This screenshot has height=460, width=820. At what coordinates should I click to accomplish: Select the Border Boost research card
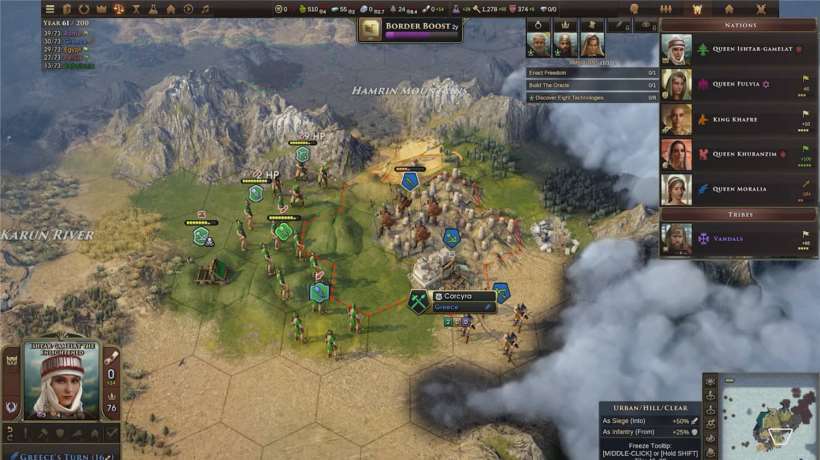[x=410, y=30]
